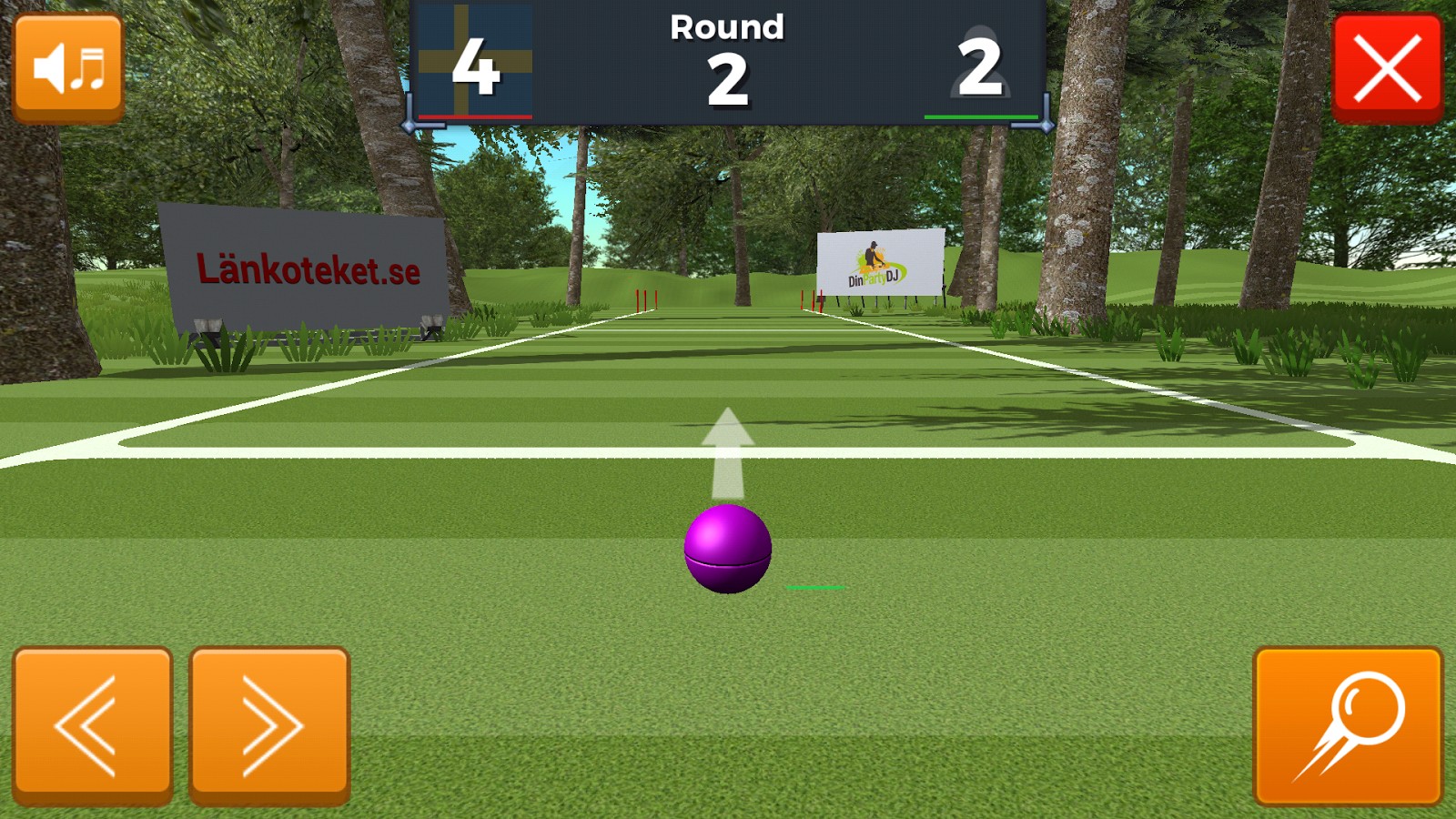Aim left with the double-arrow button
This screenshot has height=819, width=1456.
[92, 725]
